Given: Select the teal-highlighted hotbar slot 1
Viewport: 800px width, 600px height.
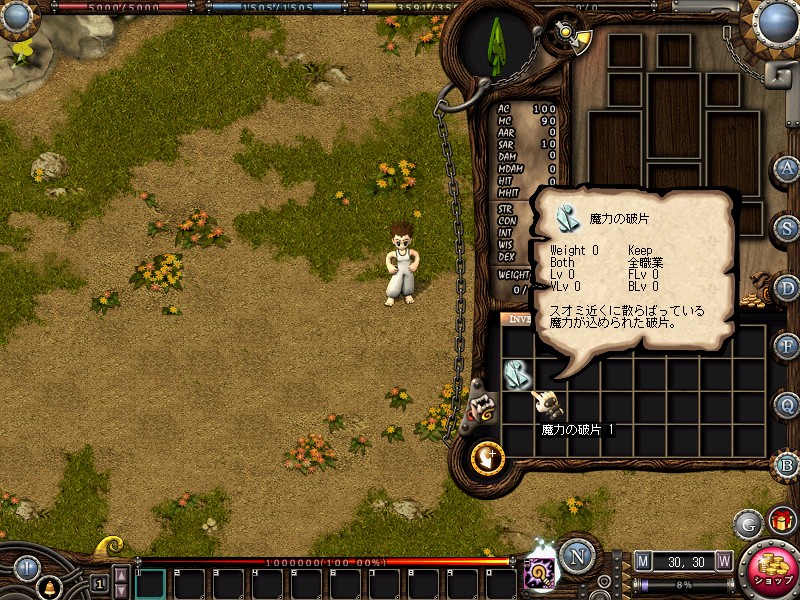Looking at the screenshot, I should 150,583.
